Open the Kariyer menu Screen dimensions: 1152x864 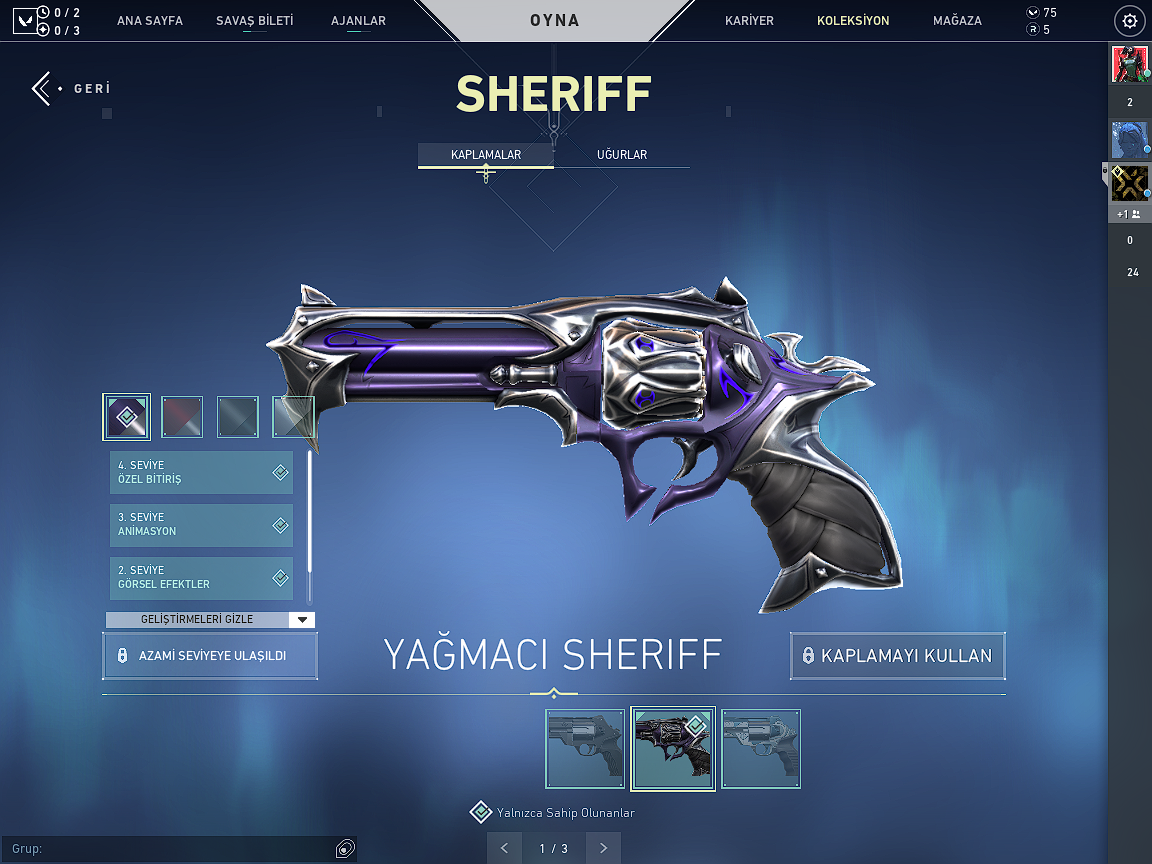point(749,20)
